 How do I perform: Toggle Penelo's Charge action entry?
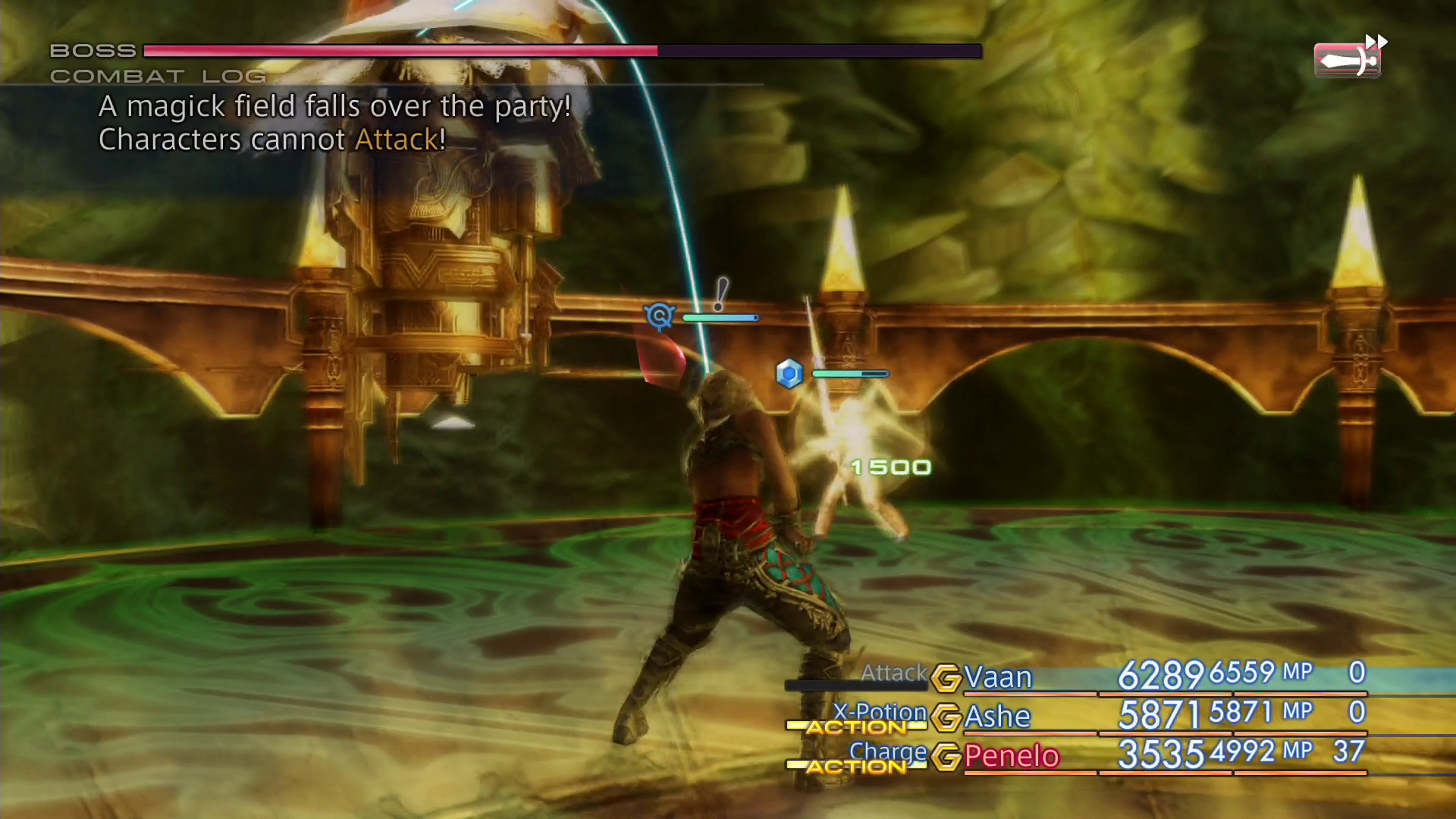890,752
